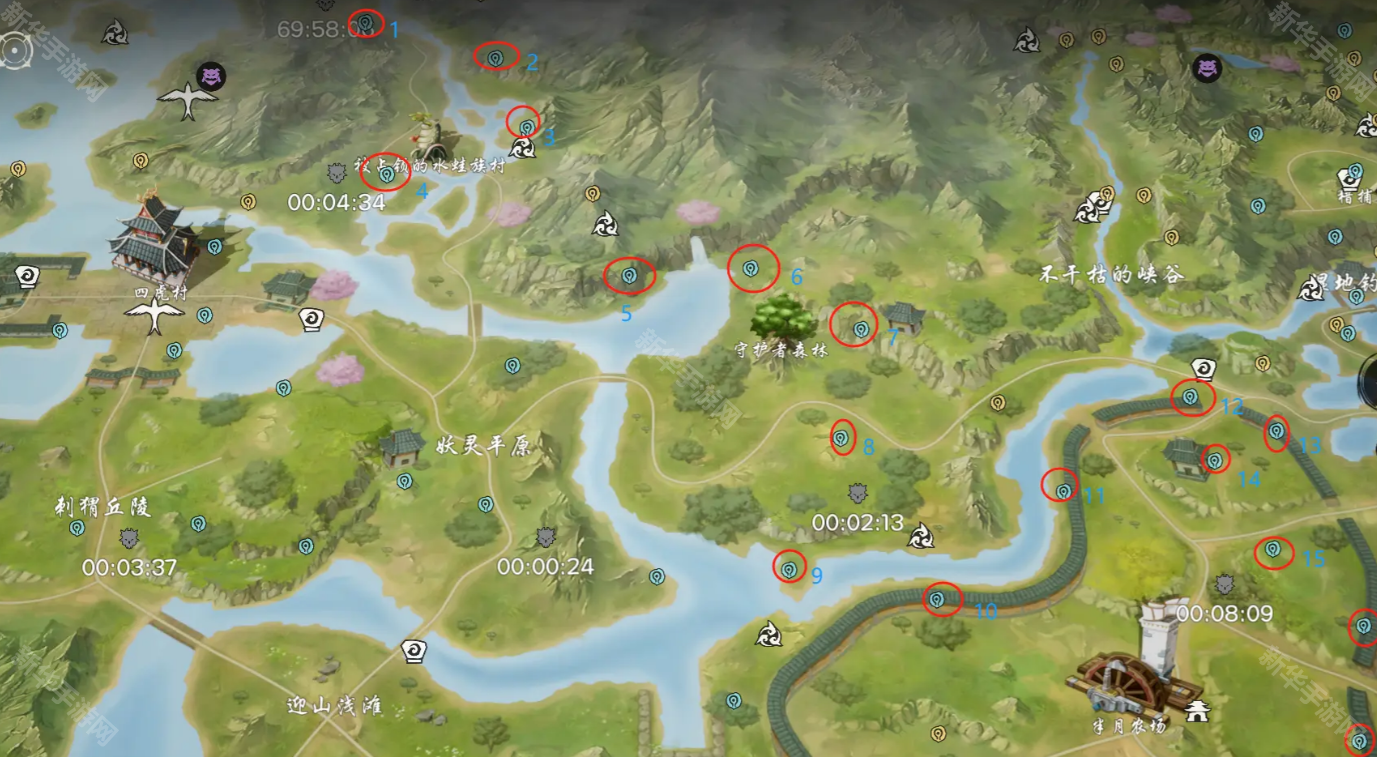Choose the circled teal marker numbered 9
Viewport: 1377px width, 757px height.
click(789, 568)
